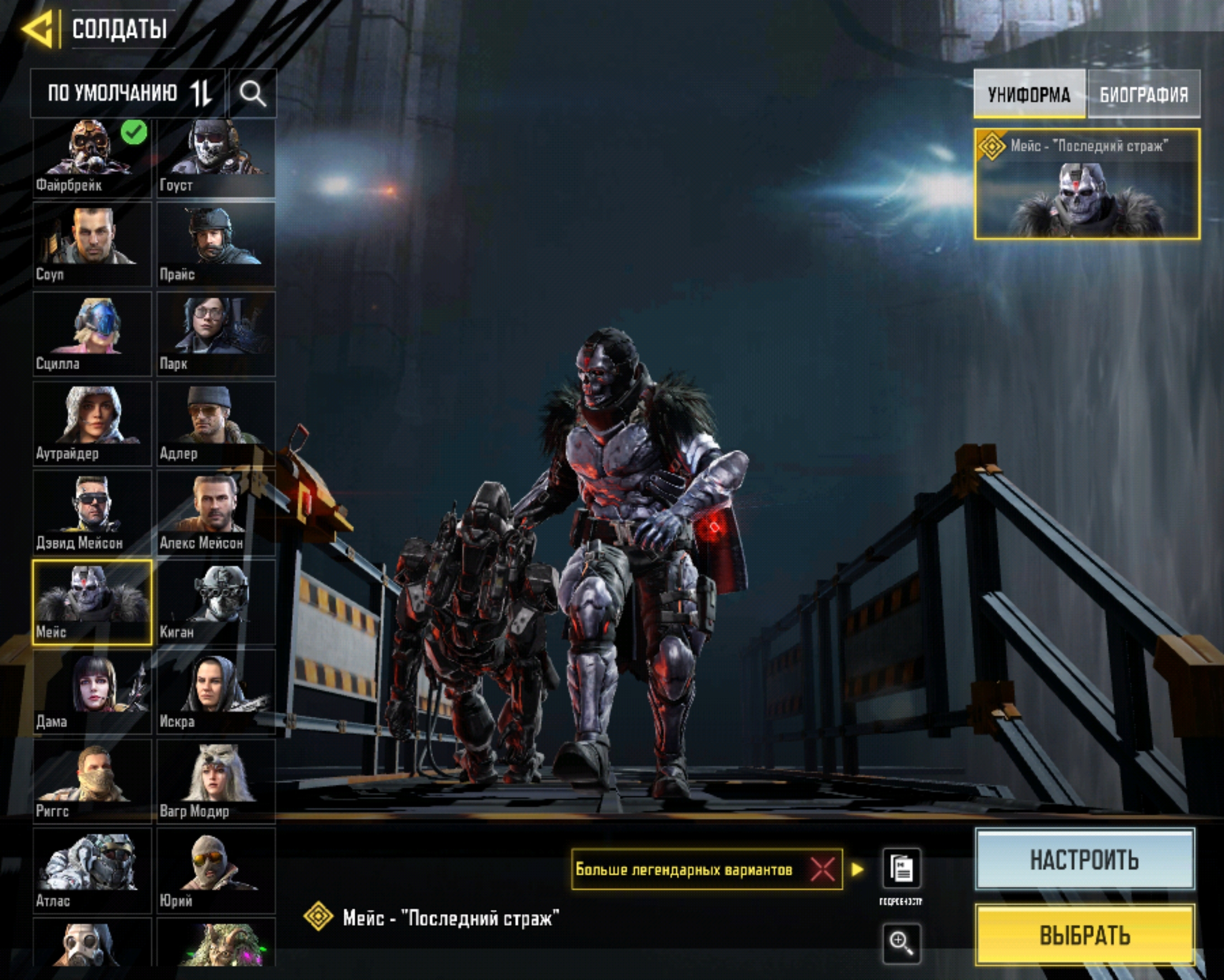1224x980 pixels.
Task: Open the details document icon
Action: coord(901,869)
